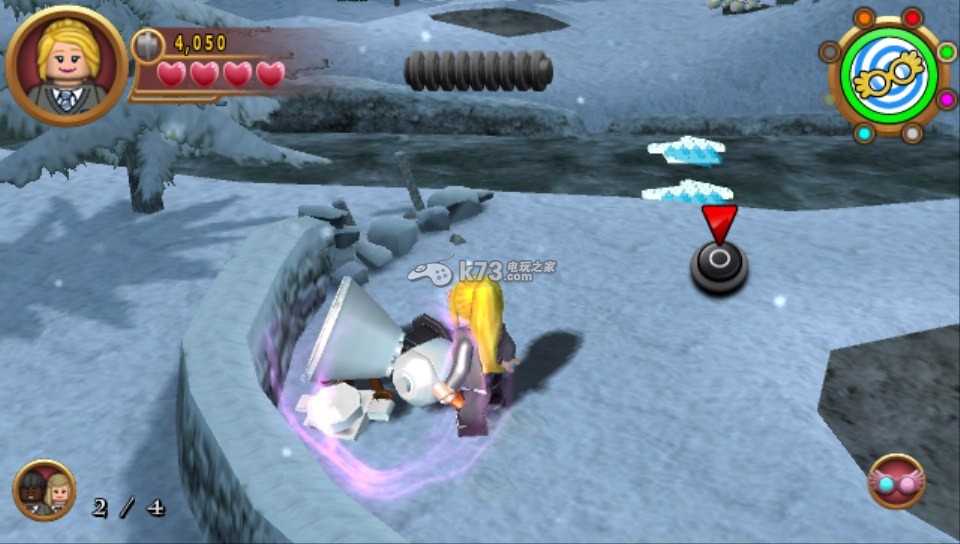Pick the cyan spell dot

click(864, 133)
